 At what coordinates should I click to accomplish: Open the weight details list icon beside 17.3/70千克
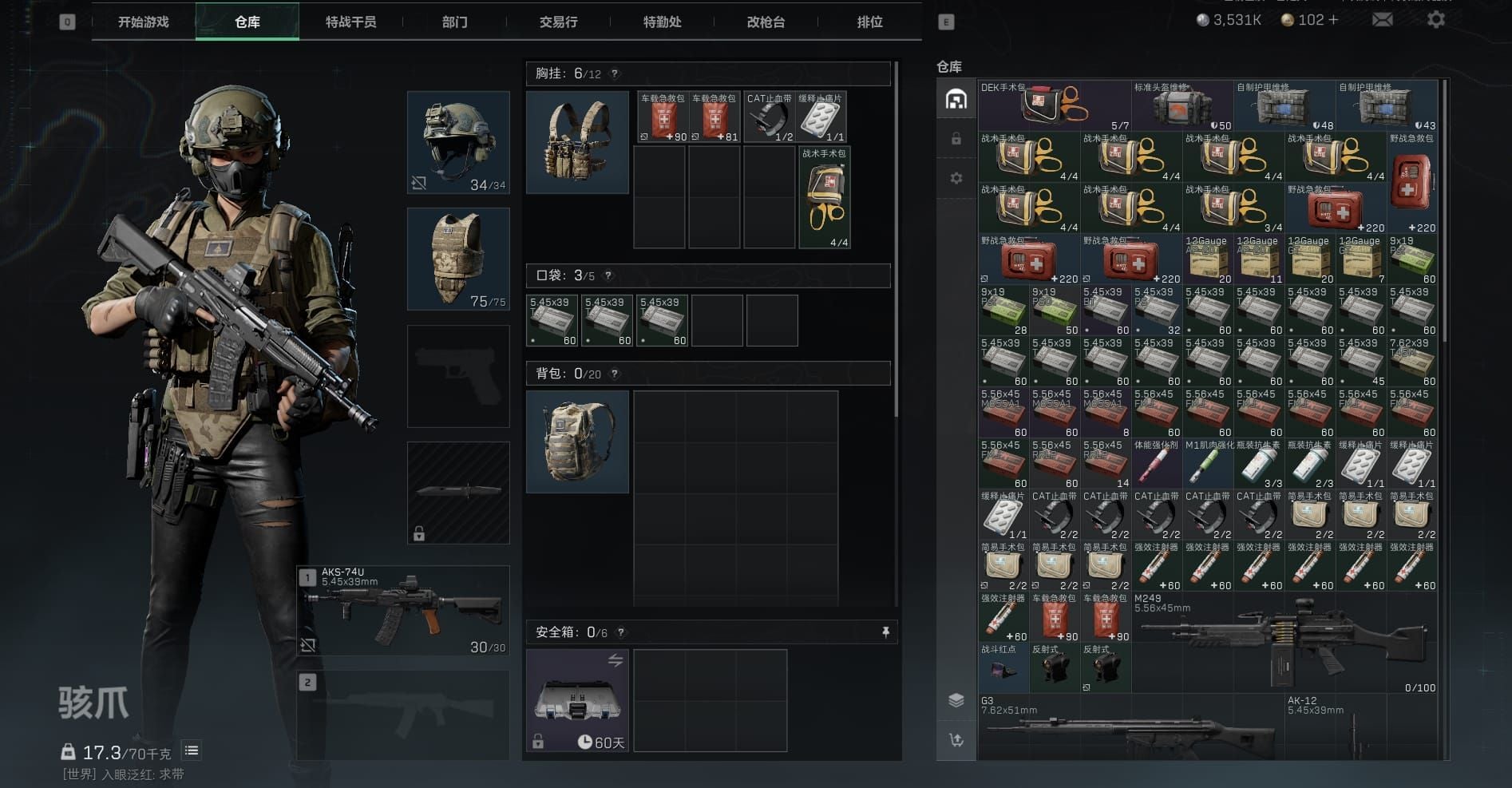pos(191,750)
